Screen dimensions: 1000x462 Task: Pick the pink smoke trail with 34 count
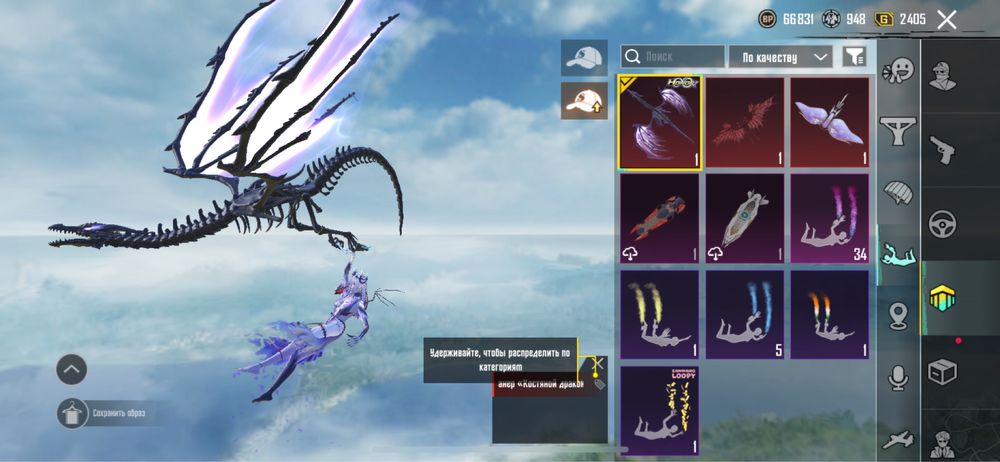(x=829, y=218)
